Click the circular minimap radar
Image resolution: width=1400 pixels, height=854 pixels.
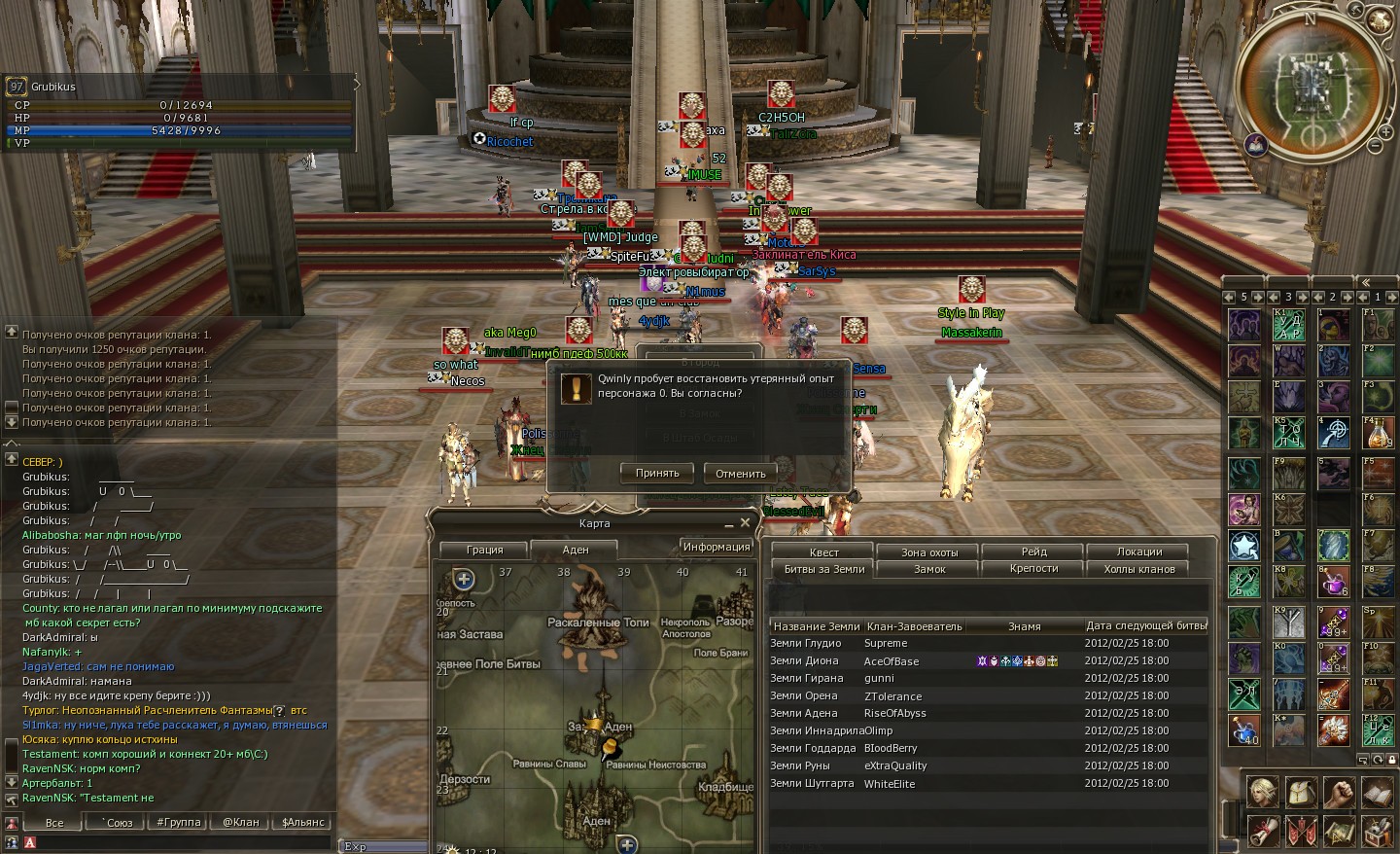point(1310,86)
